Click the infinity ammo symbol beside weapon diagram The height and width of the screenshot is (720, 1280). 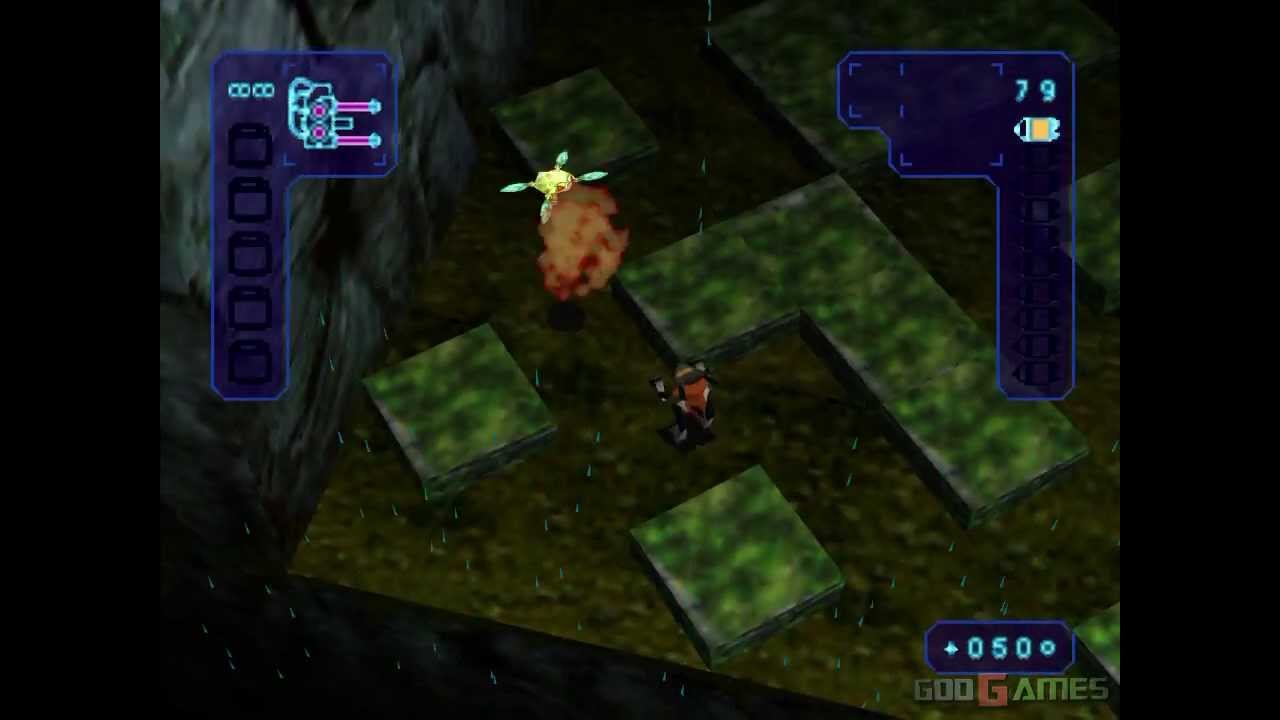253,90
